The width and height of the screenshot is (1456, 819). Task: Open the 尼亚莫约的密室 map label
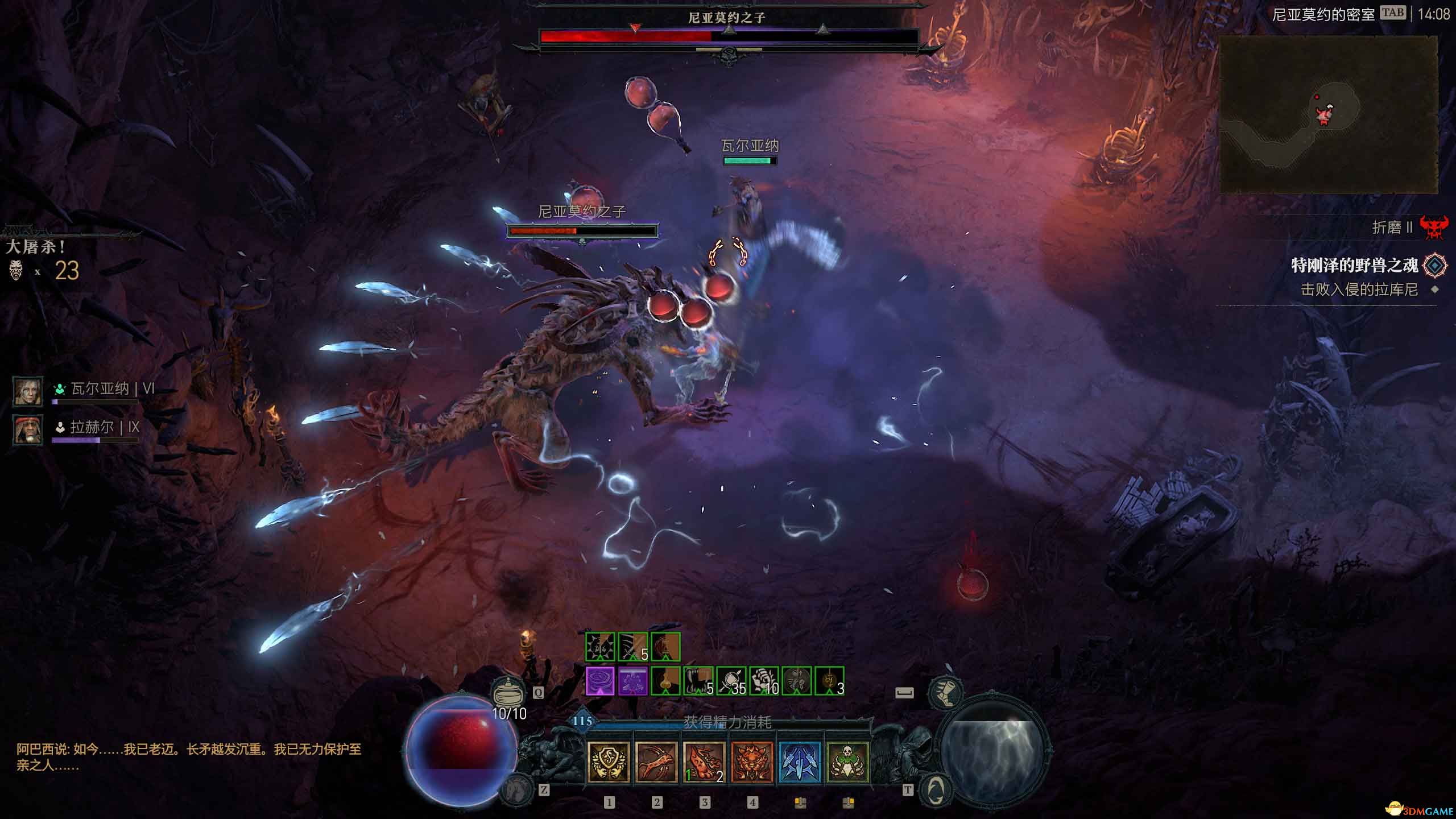(x=1323, y=15)
